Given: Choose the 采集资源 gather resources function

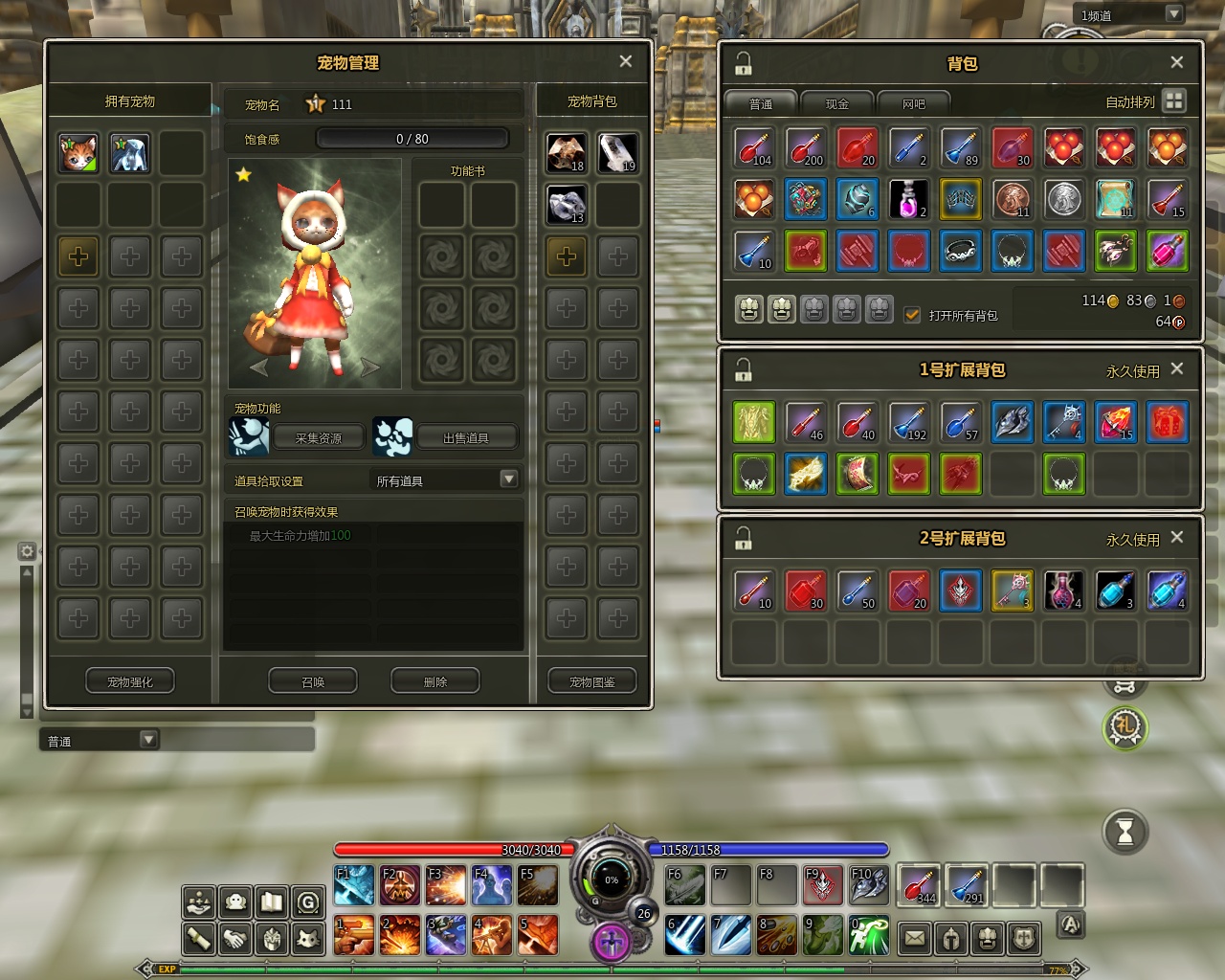Looking at the screenshot, I should click(x=319, y=437).
